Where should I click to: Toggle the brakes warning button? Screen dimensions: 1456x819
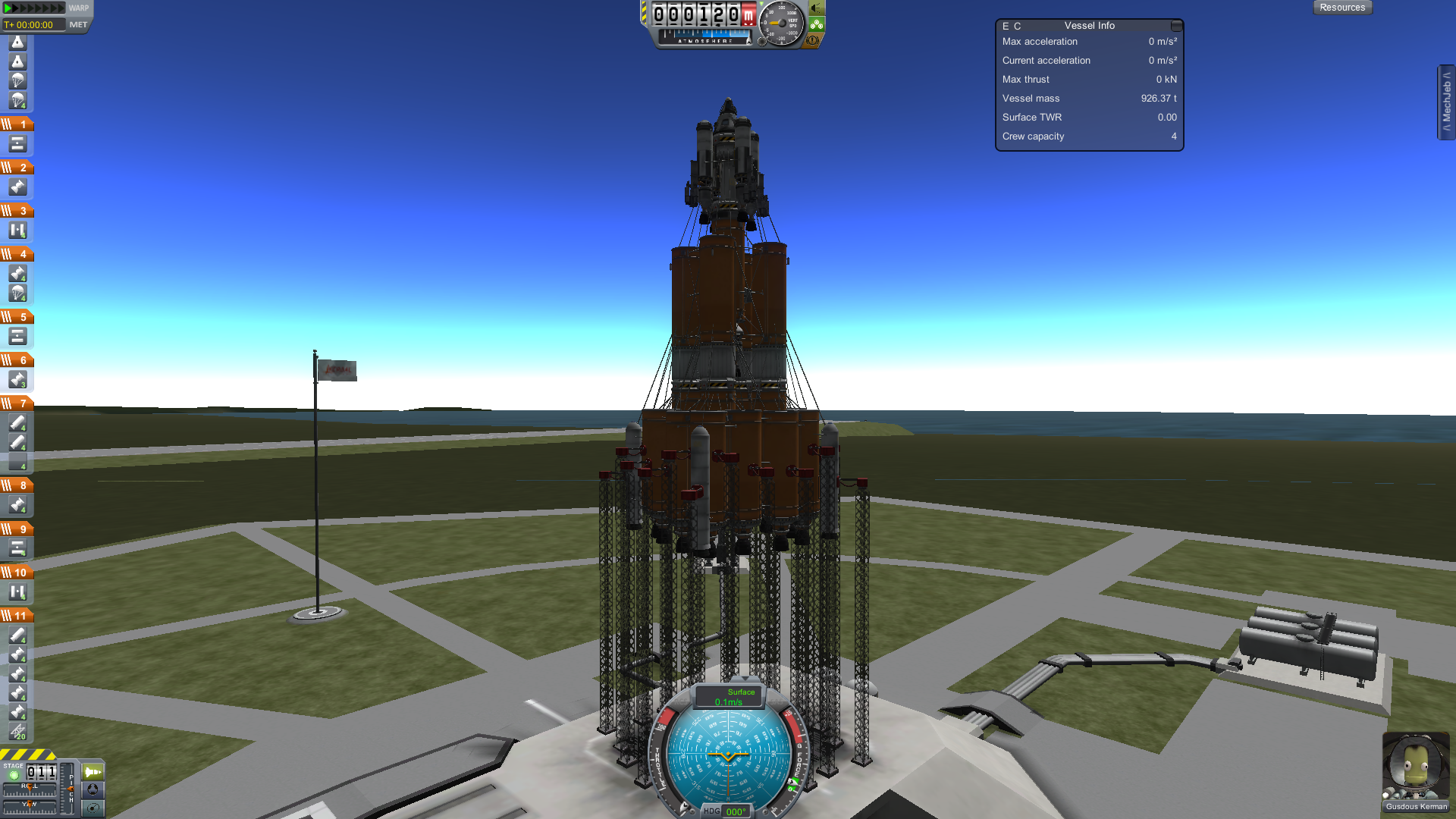click(x=813, y=40)
